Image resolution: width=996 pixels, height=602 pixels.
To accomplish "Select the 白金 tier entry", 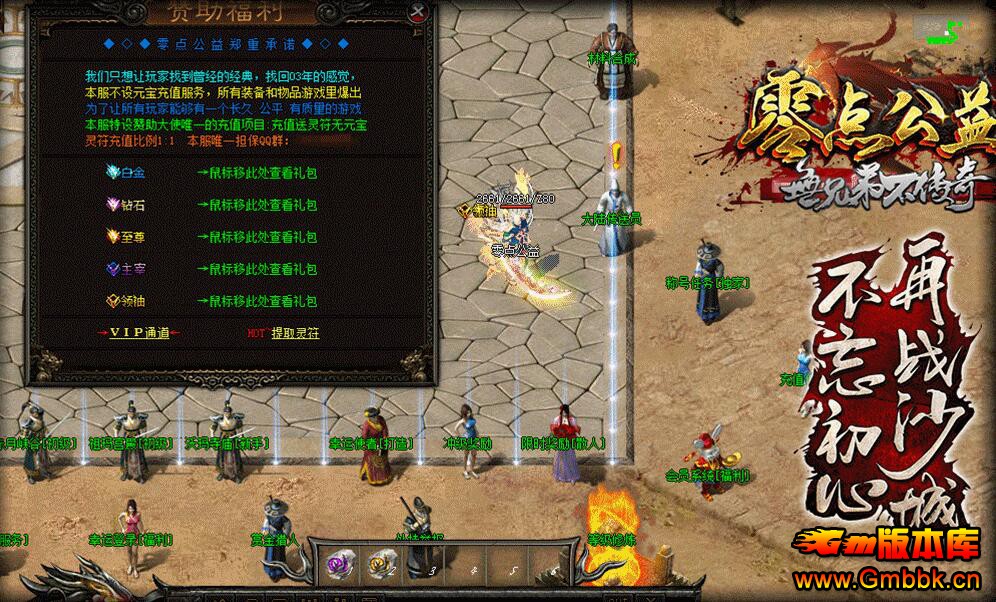I will click(x=127, y=173).
